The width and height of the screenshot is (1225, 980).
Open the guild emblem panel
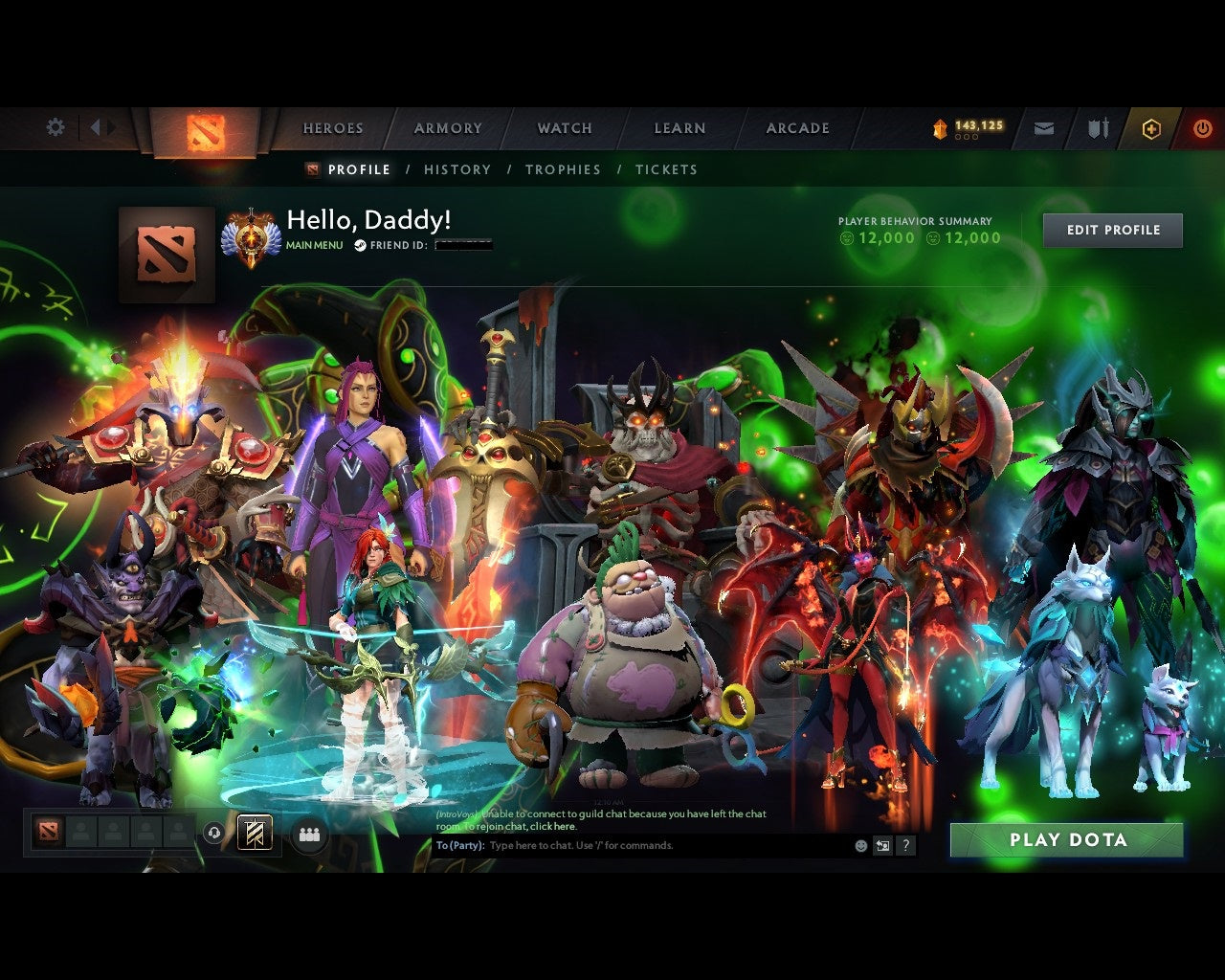click(253, 834)
